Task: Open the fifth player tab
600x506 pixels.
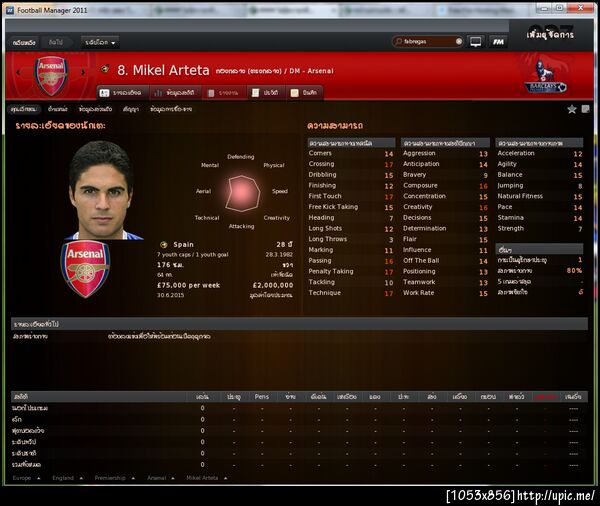Action: [303, 92]
